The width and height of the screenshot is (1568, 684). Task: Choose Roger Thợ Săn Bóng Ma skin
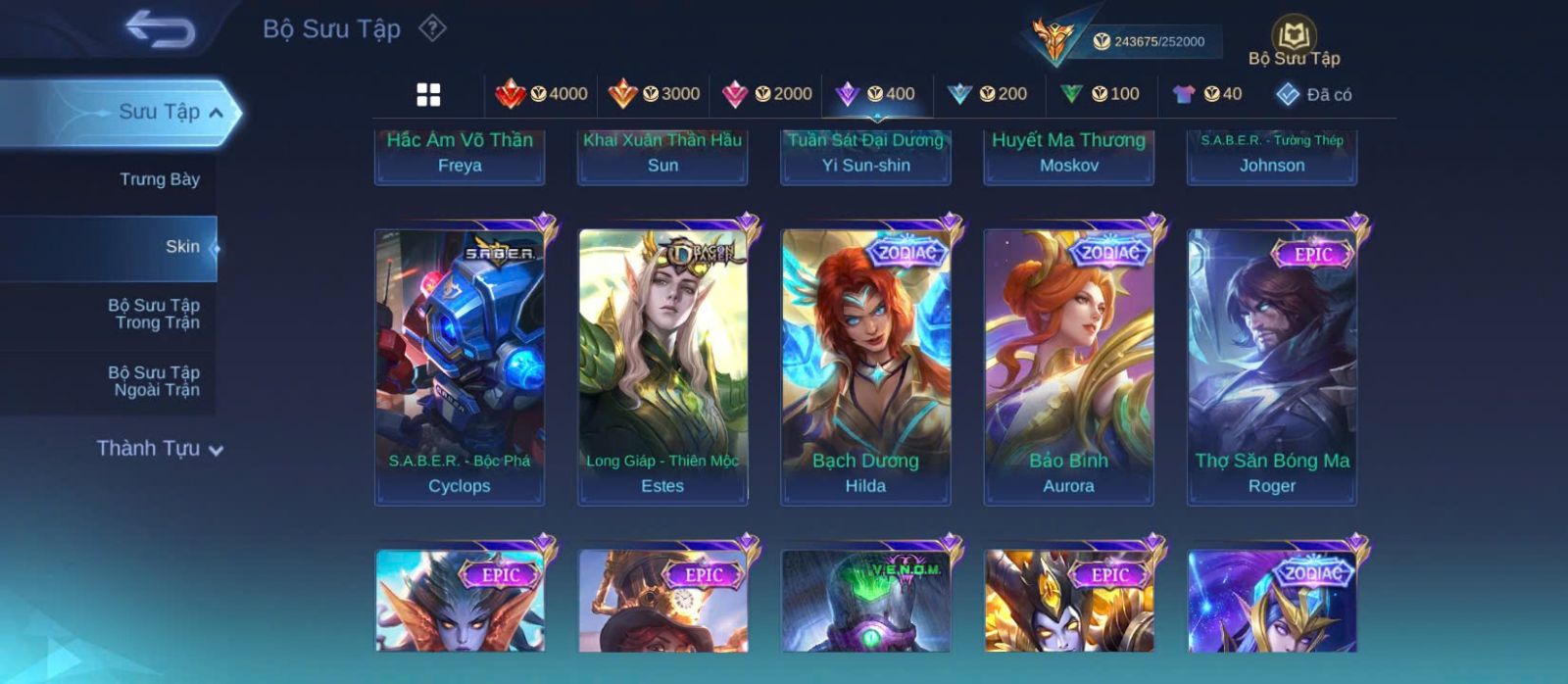coord(1272,367)
